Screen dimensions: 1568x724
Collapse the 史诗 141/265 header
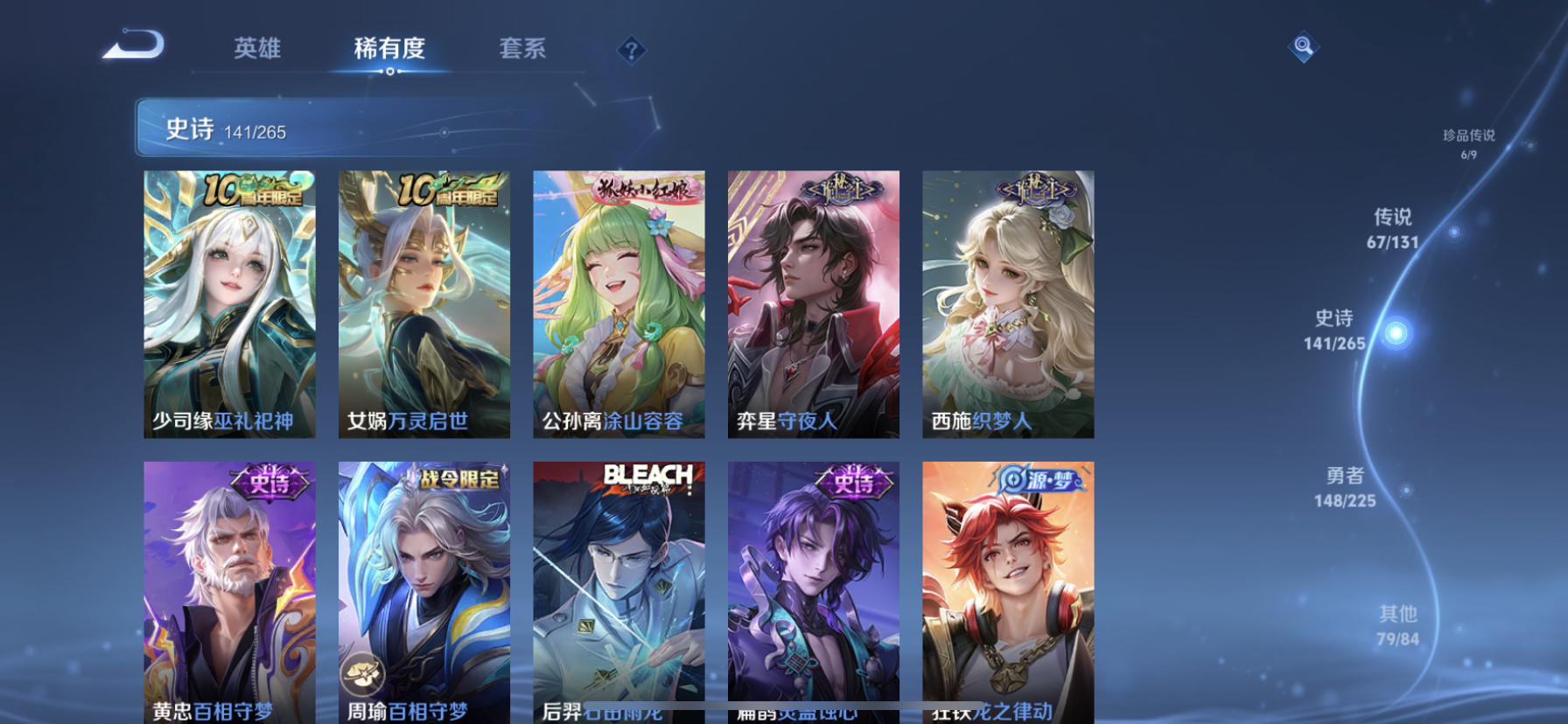click(x=350, y=129)
